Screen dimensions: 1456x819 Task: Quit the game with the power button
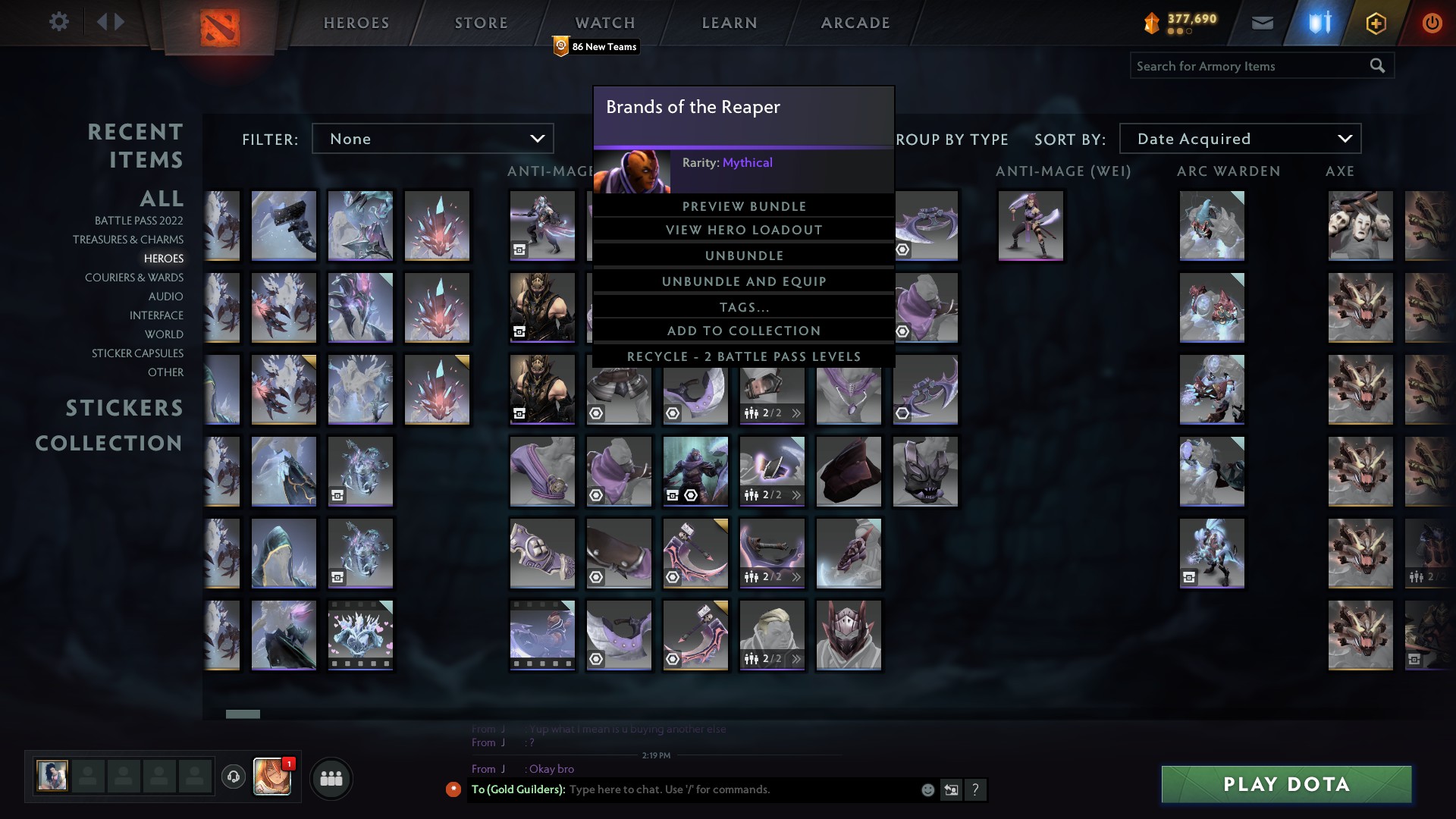pos(1432,23)
